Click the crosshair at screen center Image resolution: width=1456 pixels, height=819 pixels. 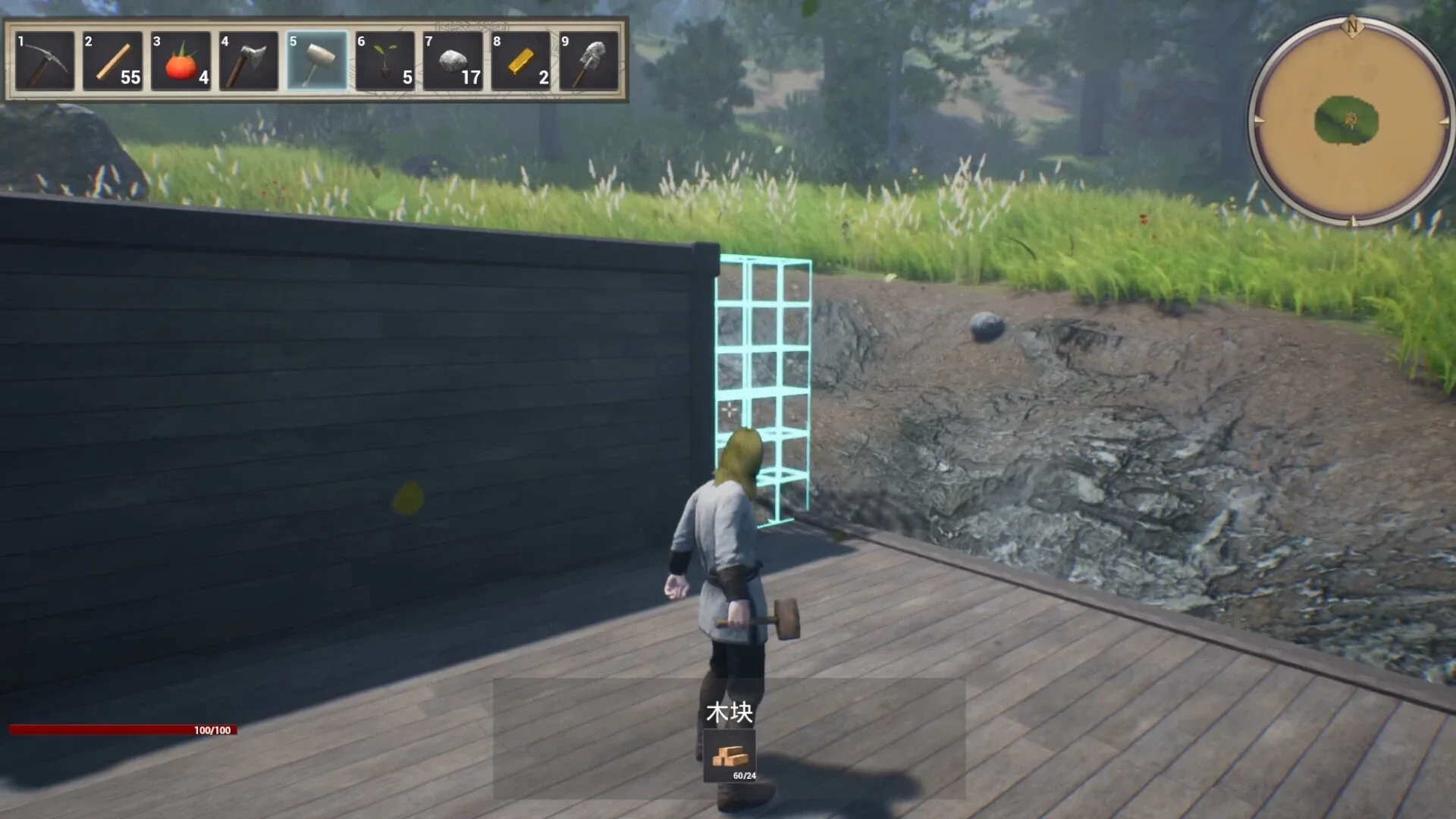pos(728,409)
